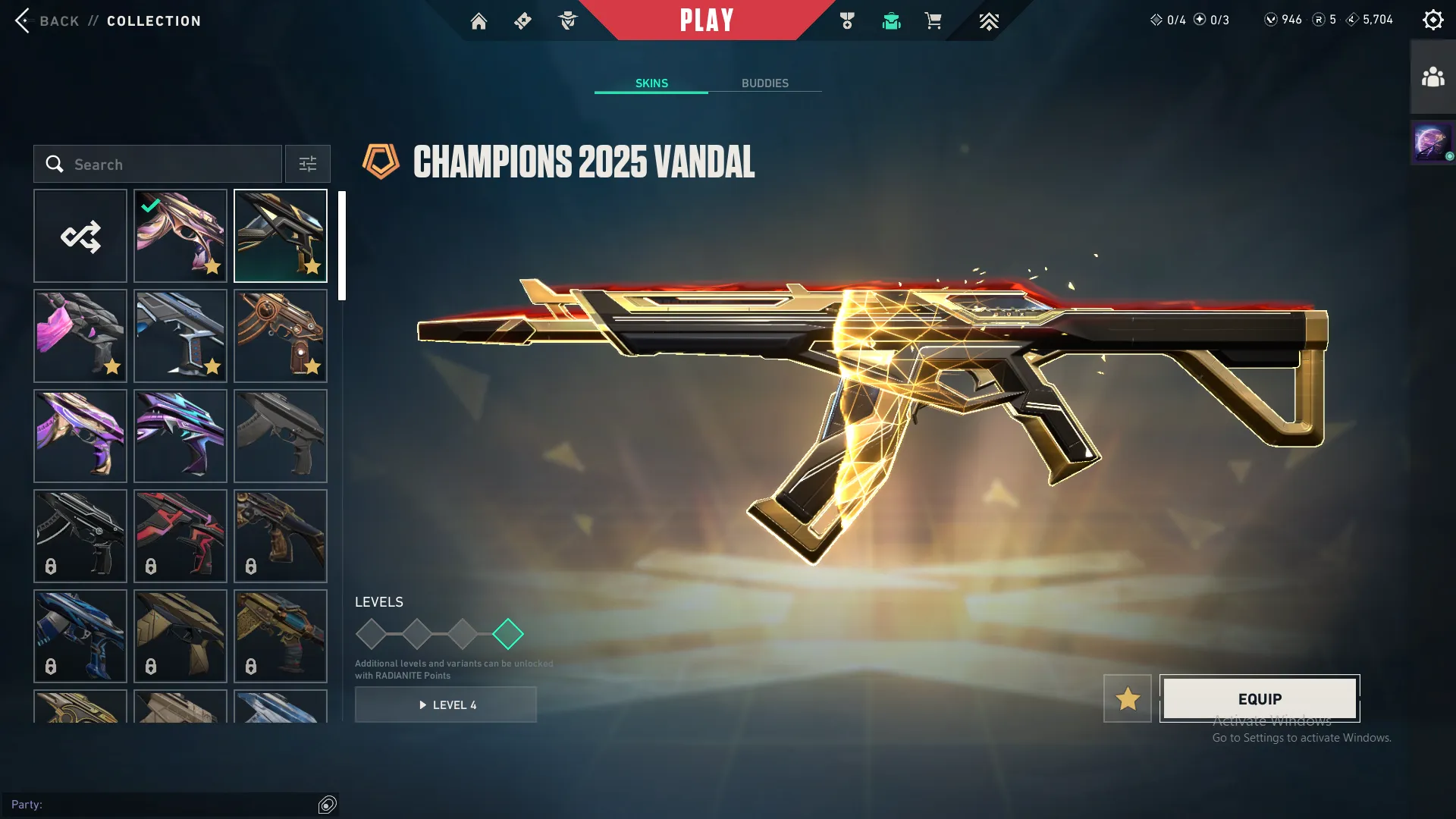The height and width of the screenshot is (819, 1456).
Task: Open the search filter options icon
Action: [307, 164]
